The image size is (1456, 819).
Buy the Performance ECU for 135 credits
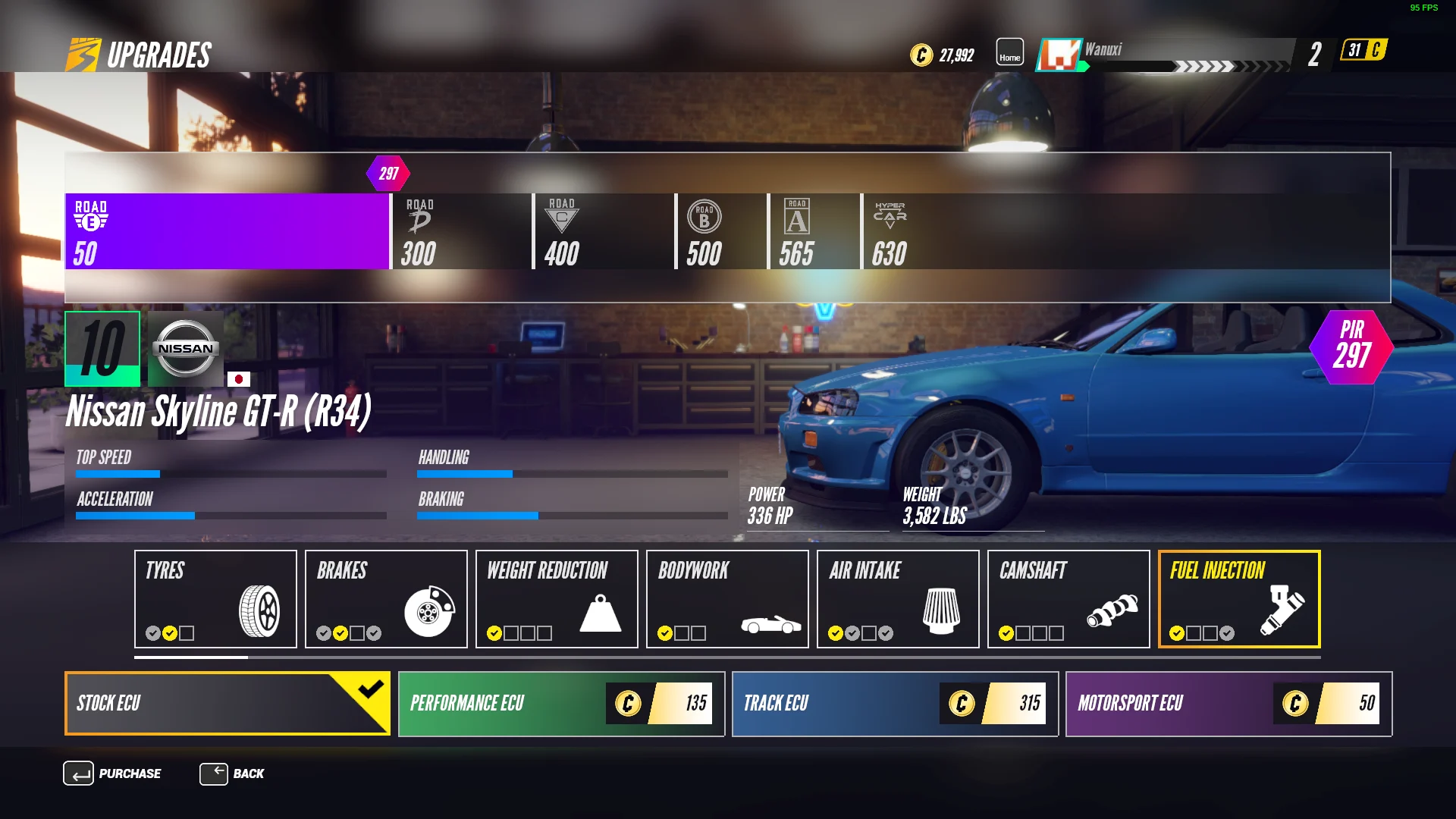click(x=560, y=704)
